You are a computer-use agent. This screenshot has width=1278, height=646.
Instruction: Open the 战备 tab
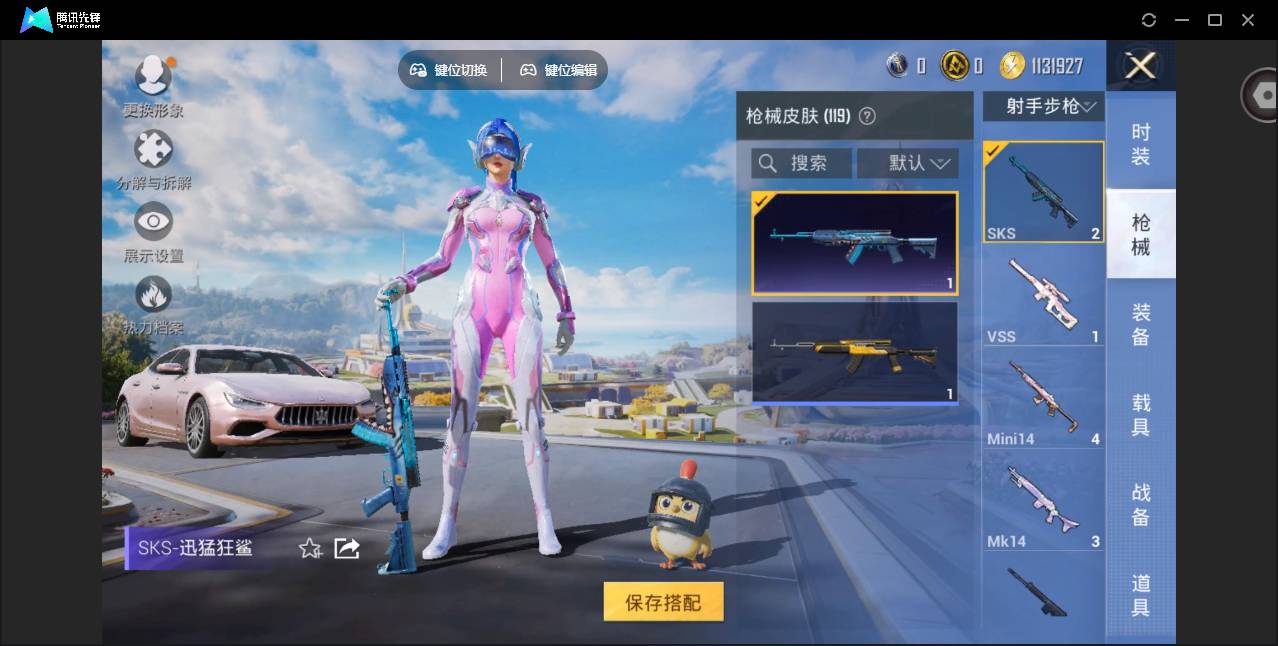tap(1140, 505)
